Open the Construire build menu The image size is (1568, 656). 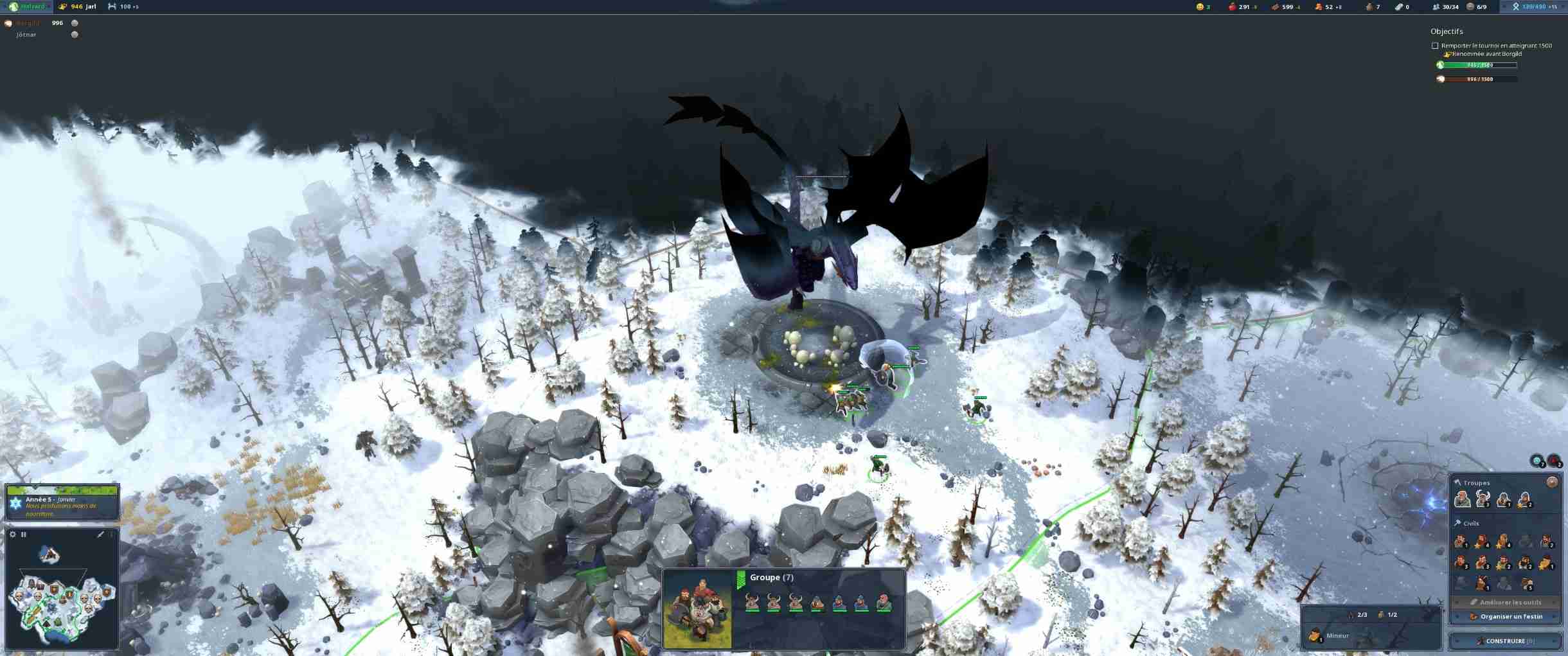(x=1505, y=641)
